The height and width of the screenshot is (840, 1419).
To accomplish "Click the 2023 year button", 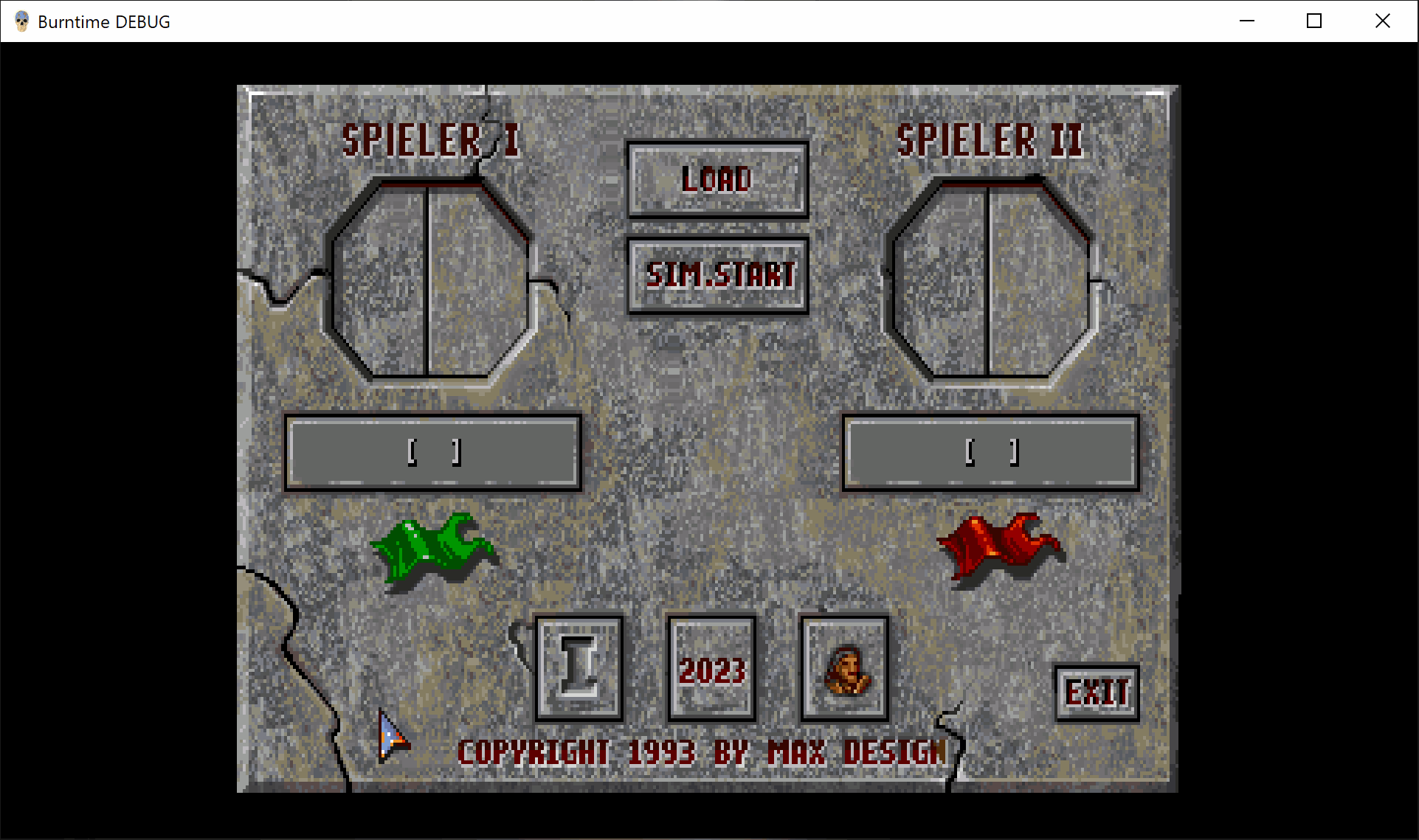I will point(712,668).
